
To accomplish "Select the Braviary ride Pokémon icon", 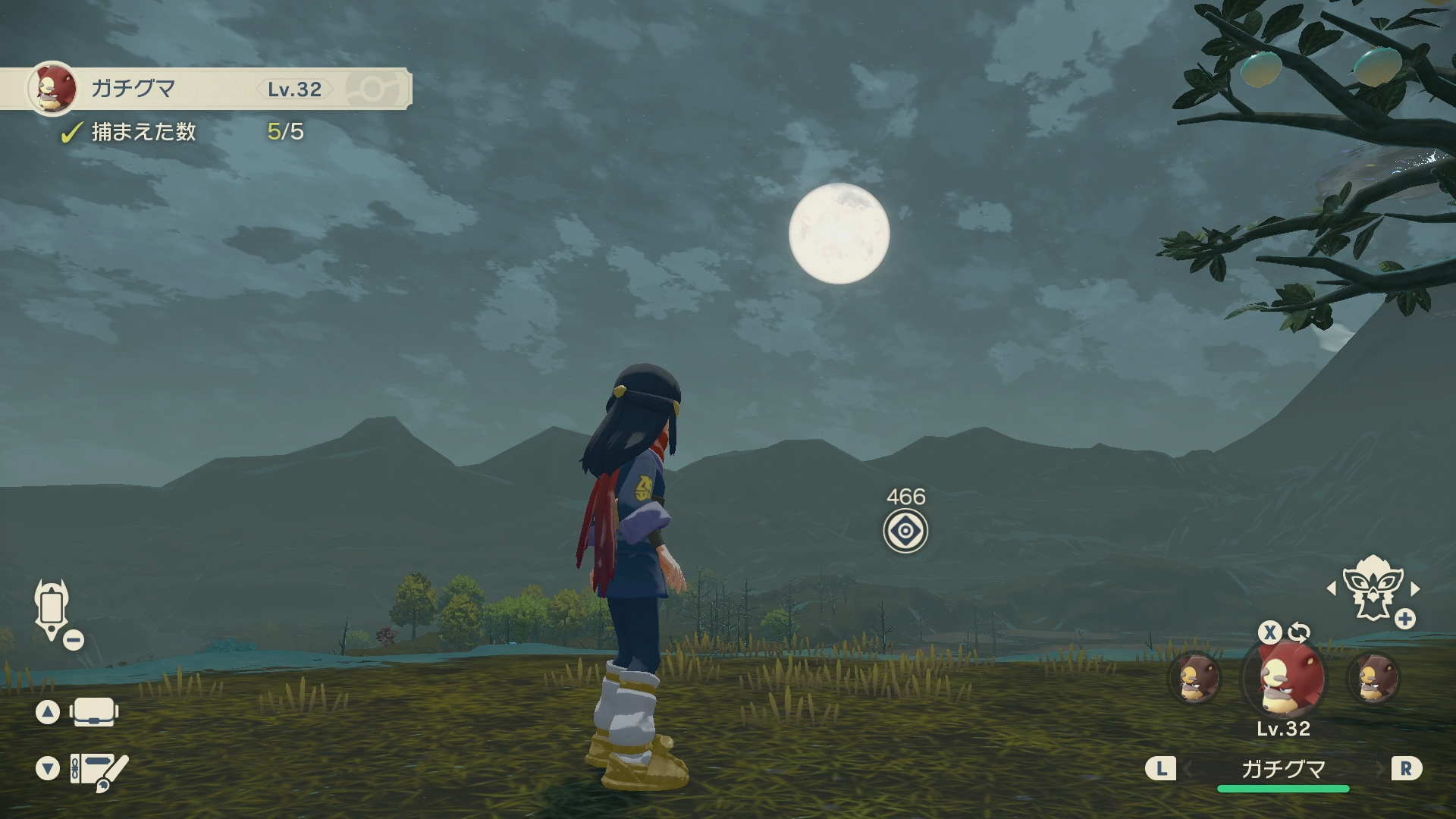I will (x=1371, y=588).
